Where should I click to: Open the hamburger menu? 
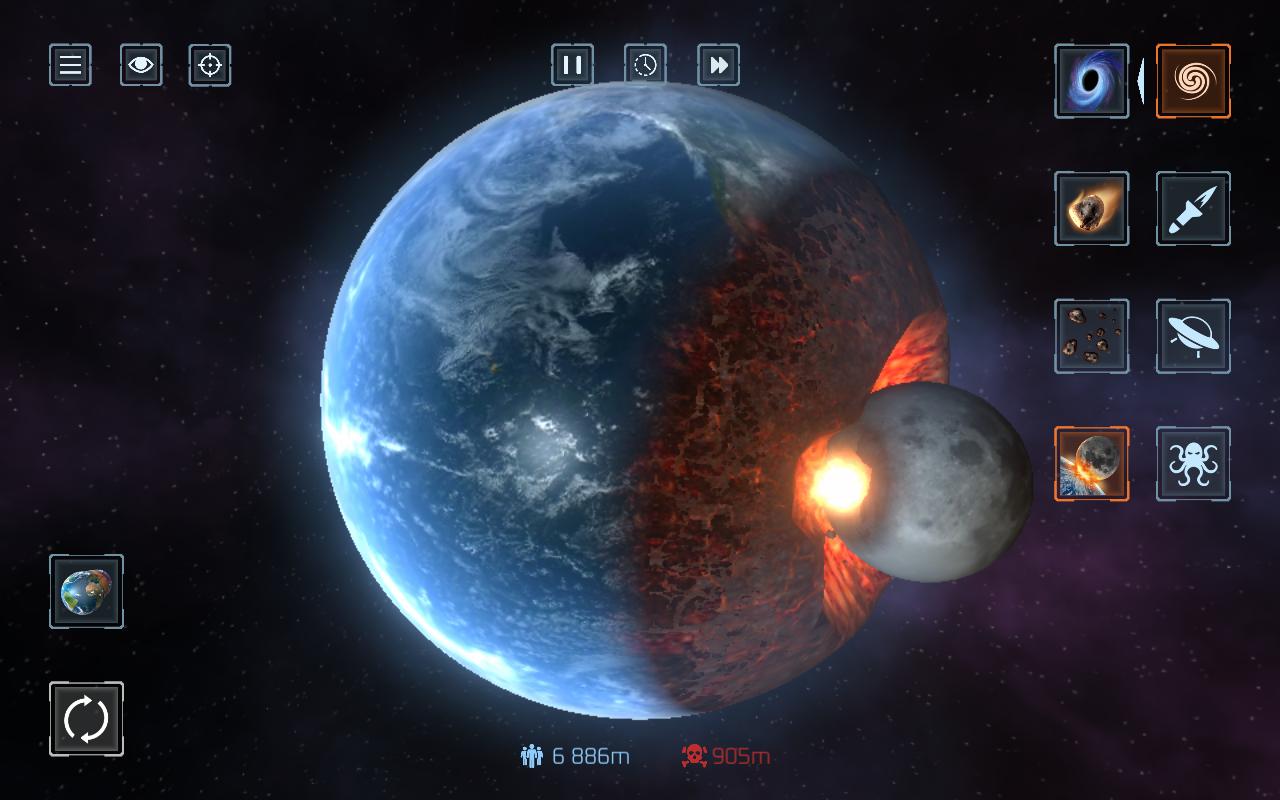[70, 66]
